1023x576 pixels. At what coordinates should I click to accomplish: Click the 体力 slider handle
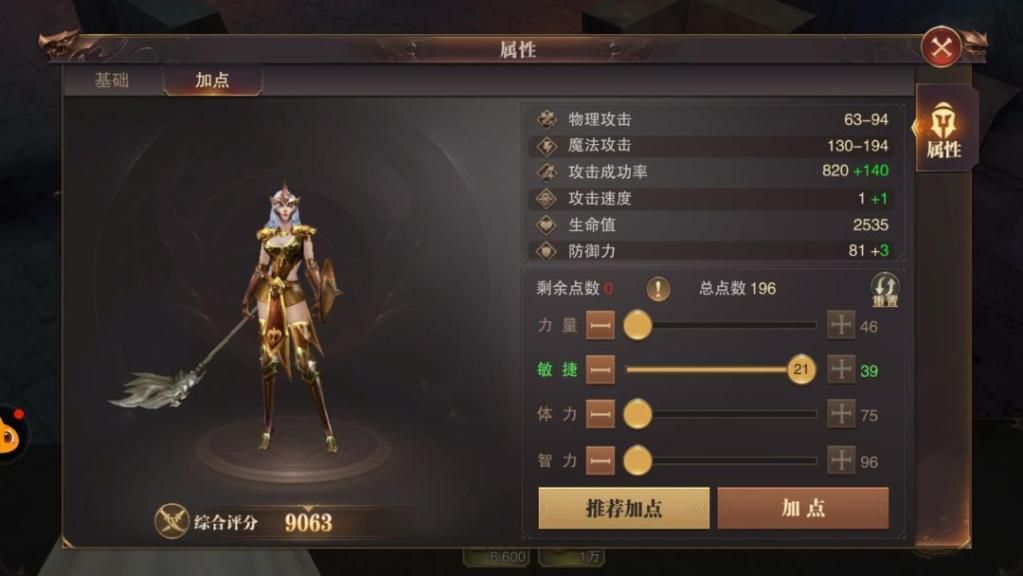(638, 414)
